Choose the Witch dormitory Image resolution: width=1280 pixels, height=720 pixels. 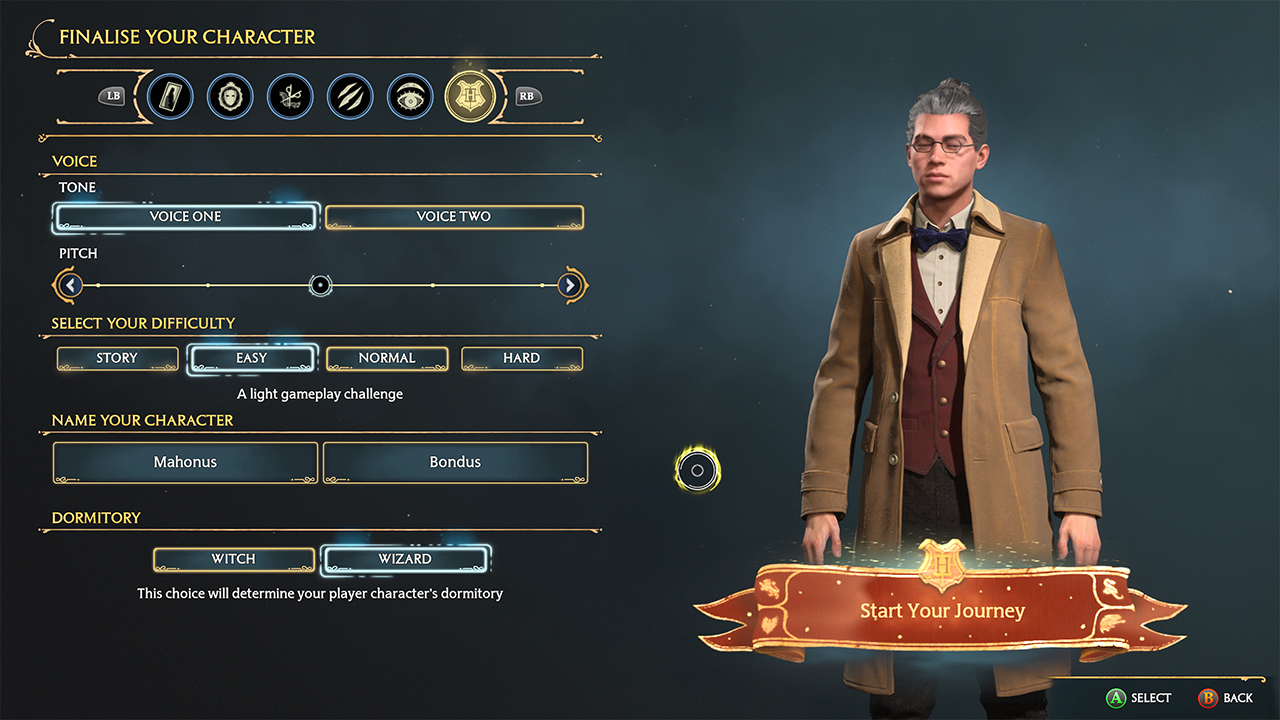pyautogui.click(x=234, y=559)
